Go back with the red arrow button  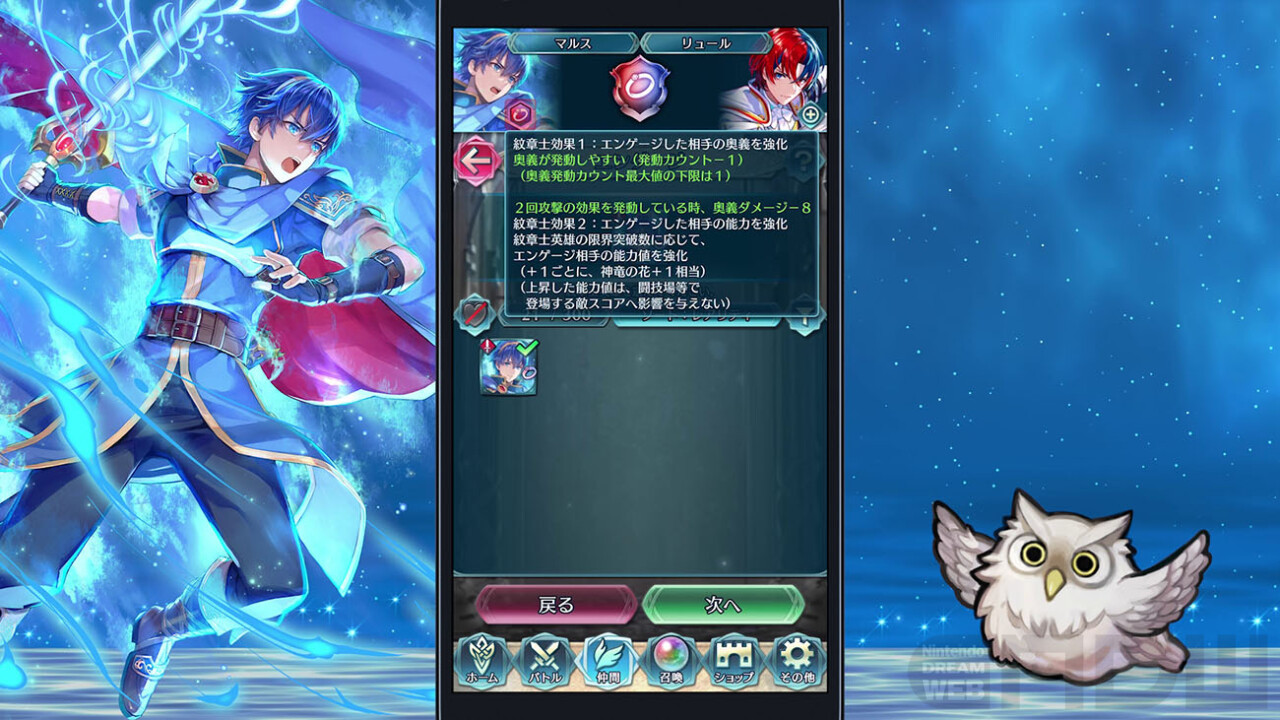pyautogui.click(x=478, y=160)
